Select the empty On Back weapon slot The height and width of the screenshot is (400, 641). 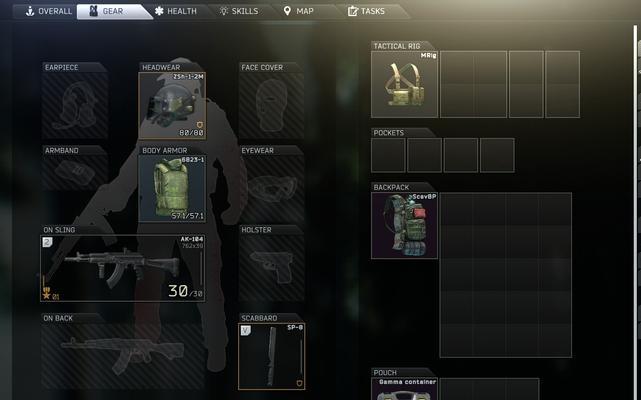point(122,356)
